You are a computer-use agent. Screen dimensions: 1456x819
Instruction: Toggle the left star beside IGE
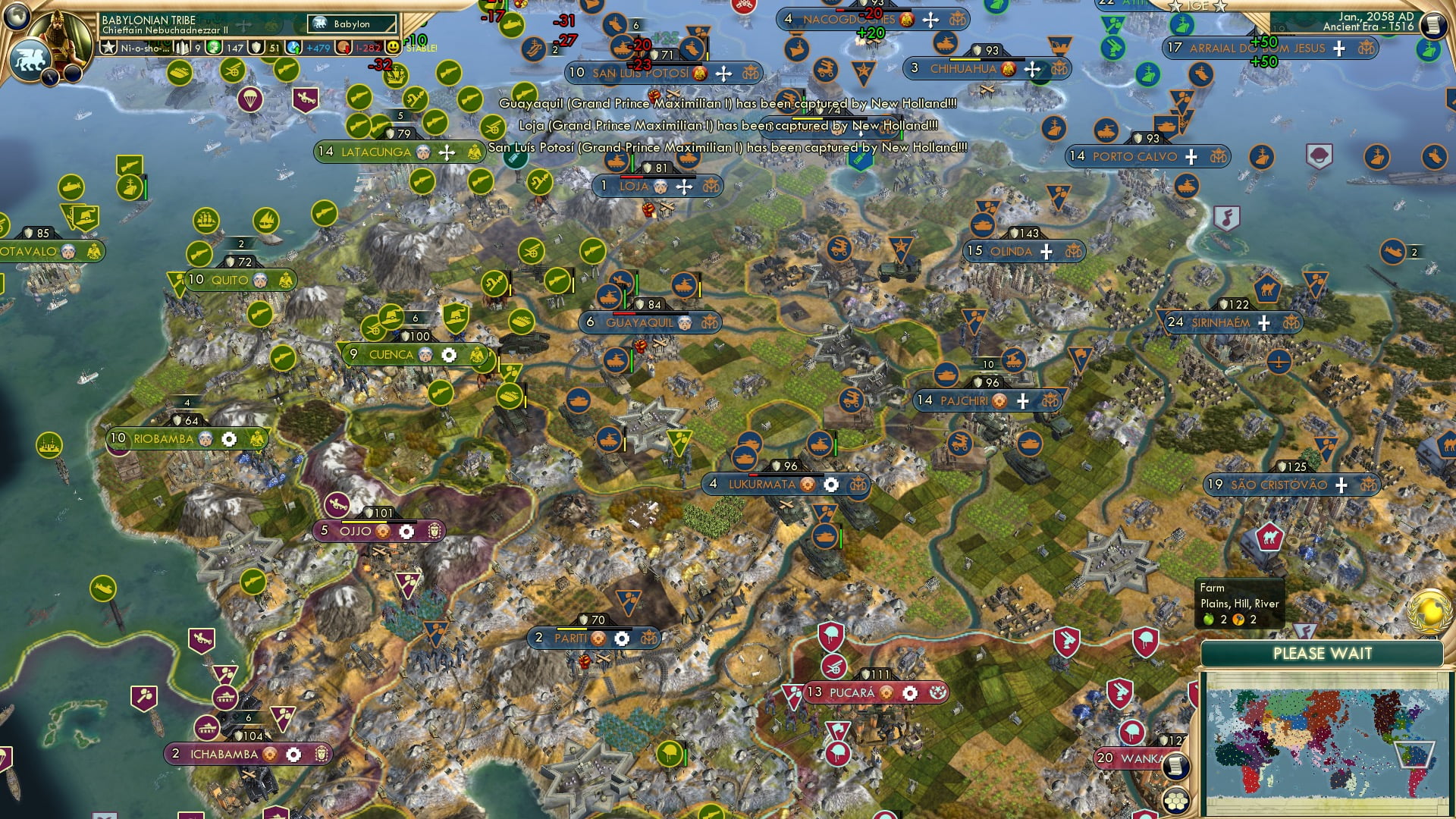tap(1176, 7)
